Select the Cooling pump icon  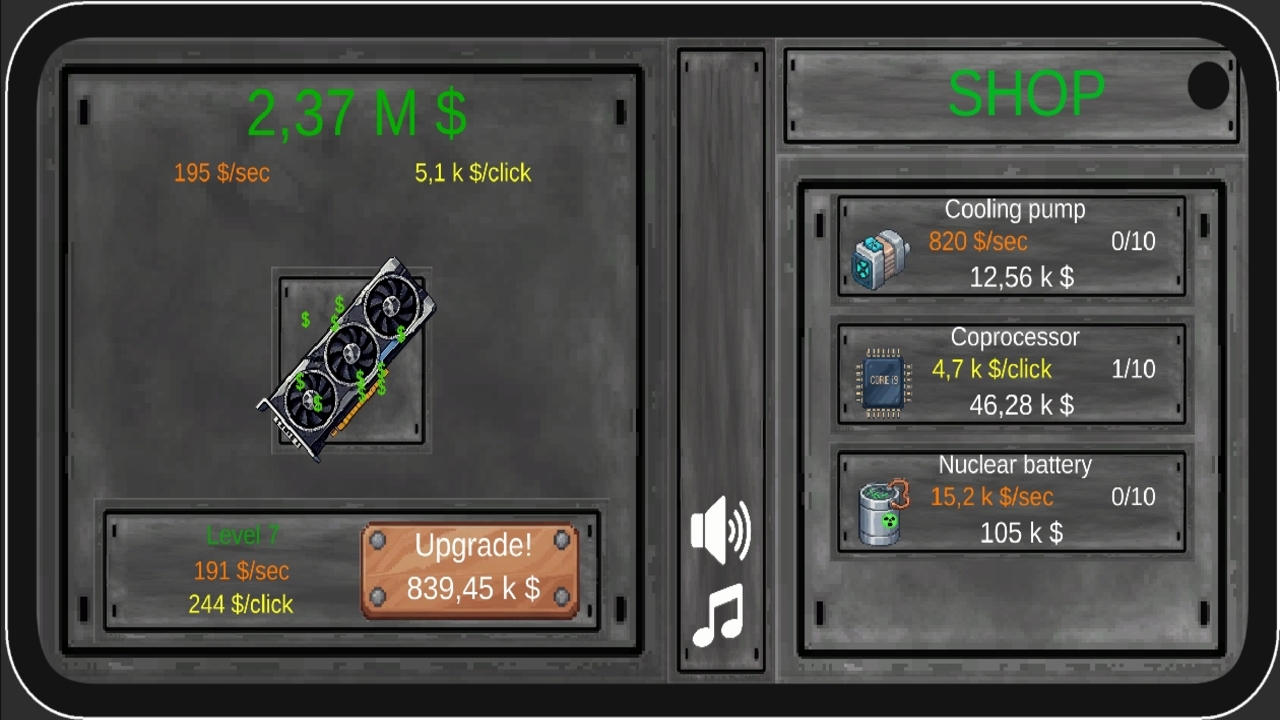click(x=880, y=258)
